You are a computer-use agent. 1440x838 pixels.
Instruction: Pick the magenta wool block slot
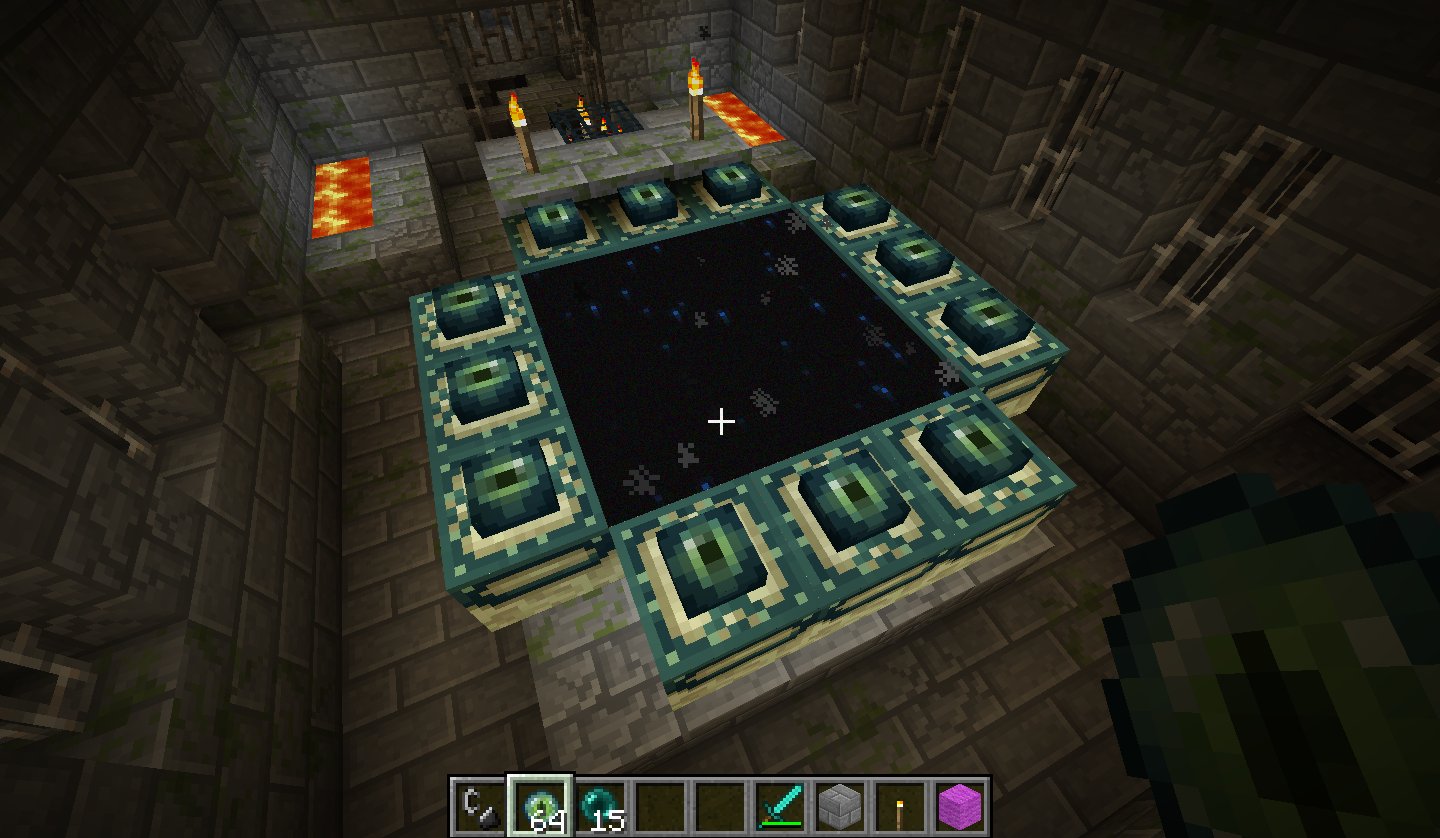(x=960, y=804)
